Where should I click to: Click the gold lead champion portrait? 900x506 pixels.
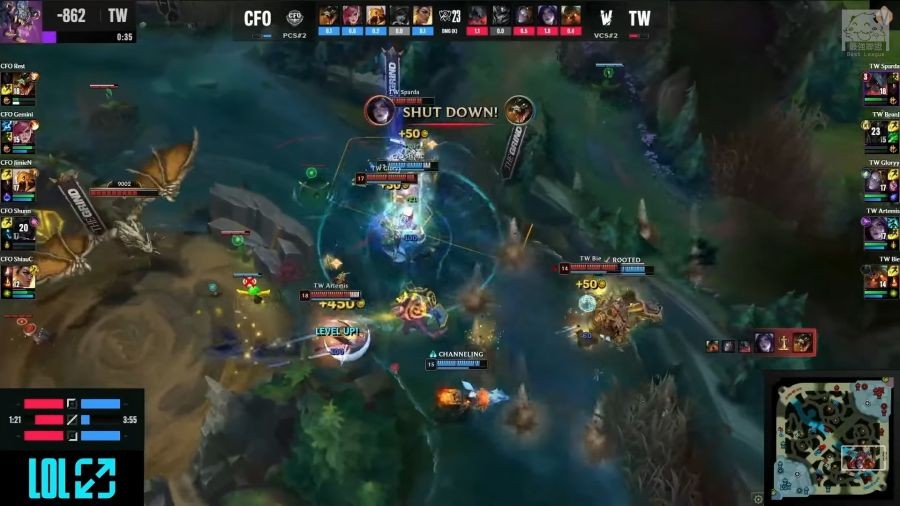pyautogui.click(x=21, y=17)
